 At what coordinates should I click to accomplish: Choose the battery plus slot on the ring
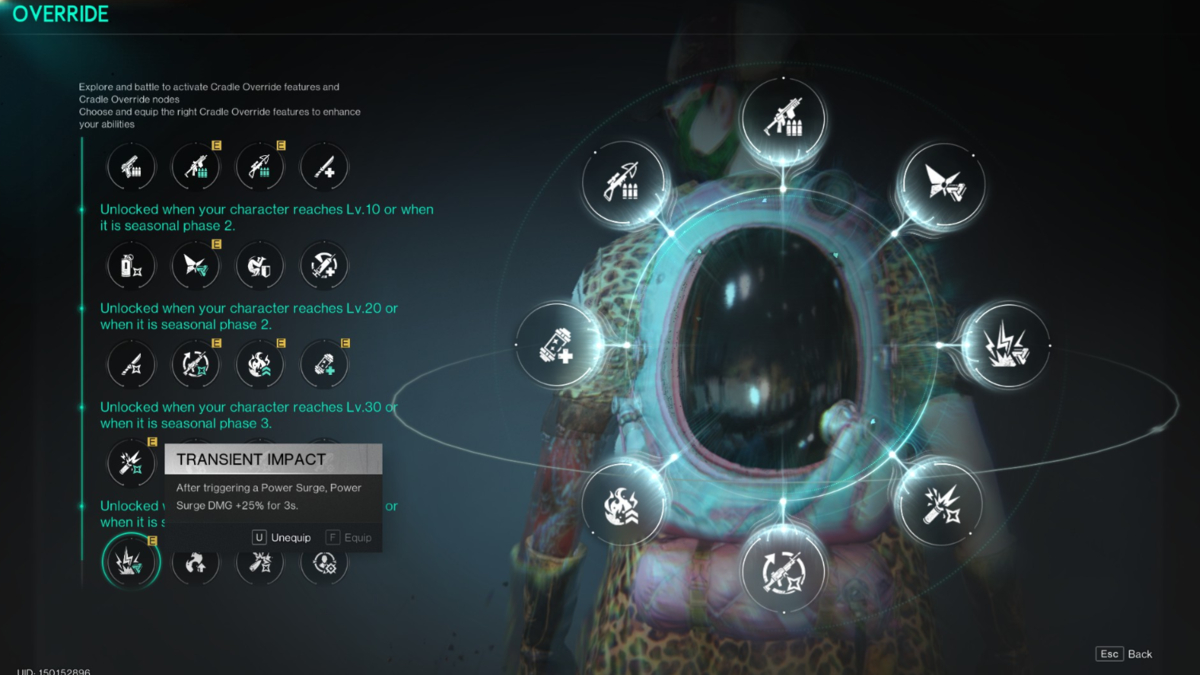click(559, 345)
